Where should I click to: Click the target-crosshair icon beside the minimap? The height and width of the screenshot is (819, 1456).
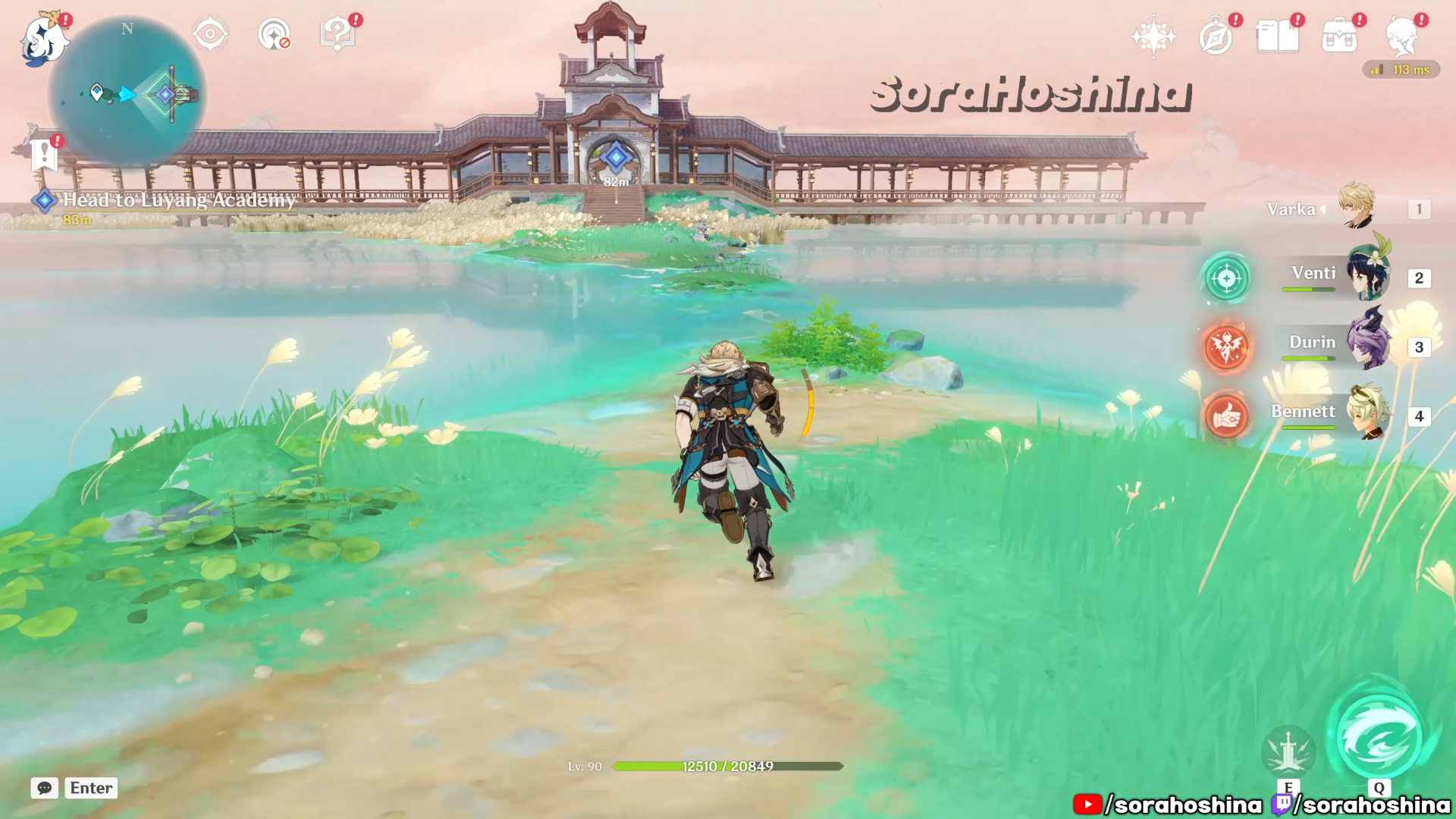click(x=210, y=34)
